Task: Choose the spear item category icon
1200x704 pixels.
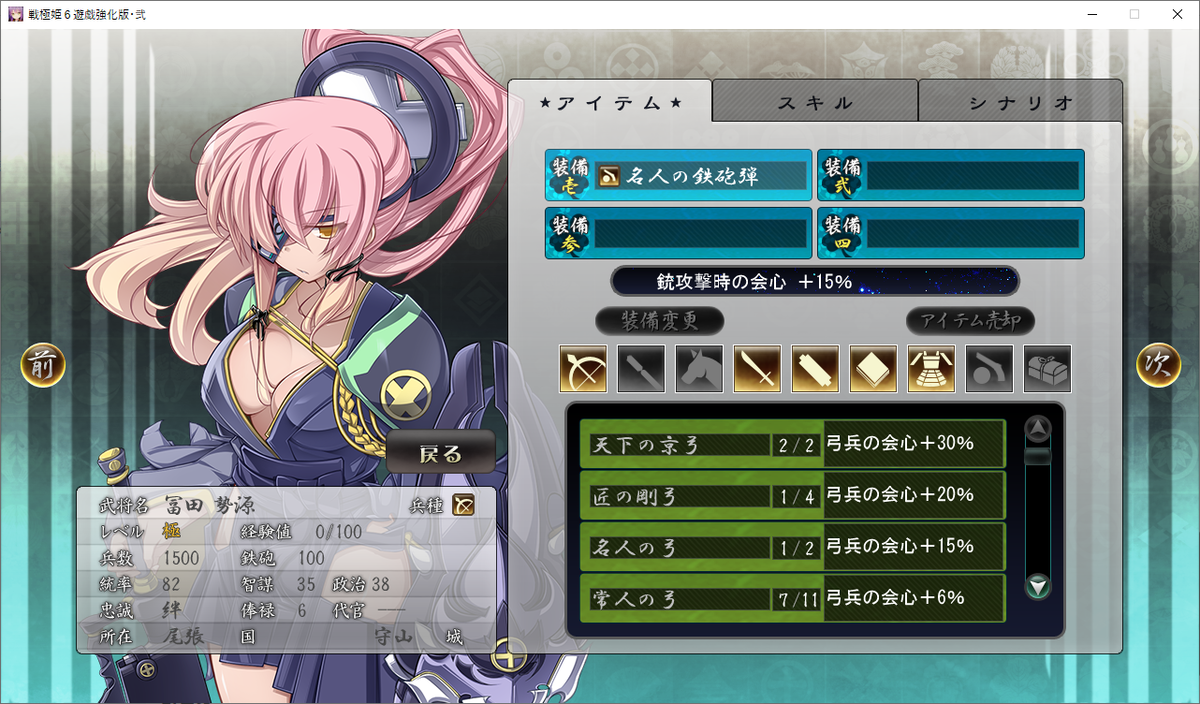Action: click(641, 369)
